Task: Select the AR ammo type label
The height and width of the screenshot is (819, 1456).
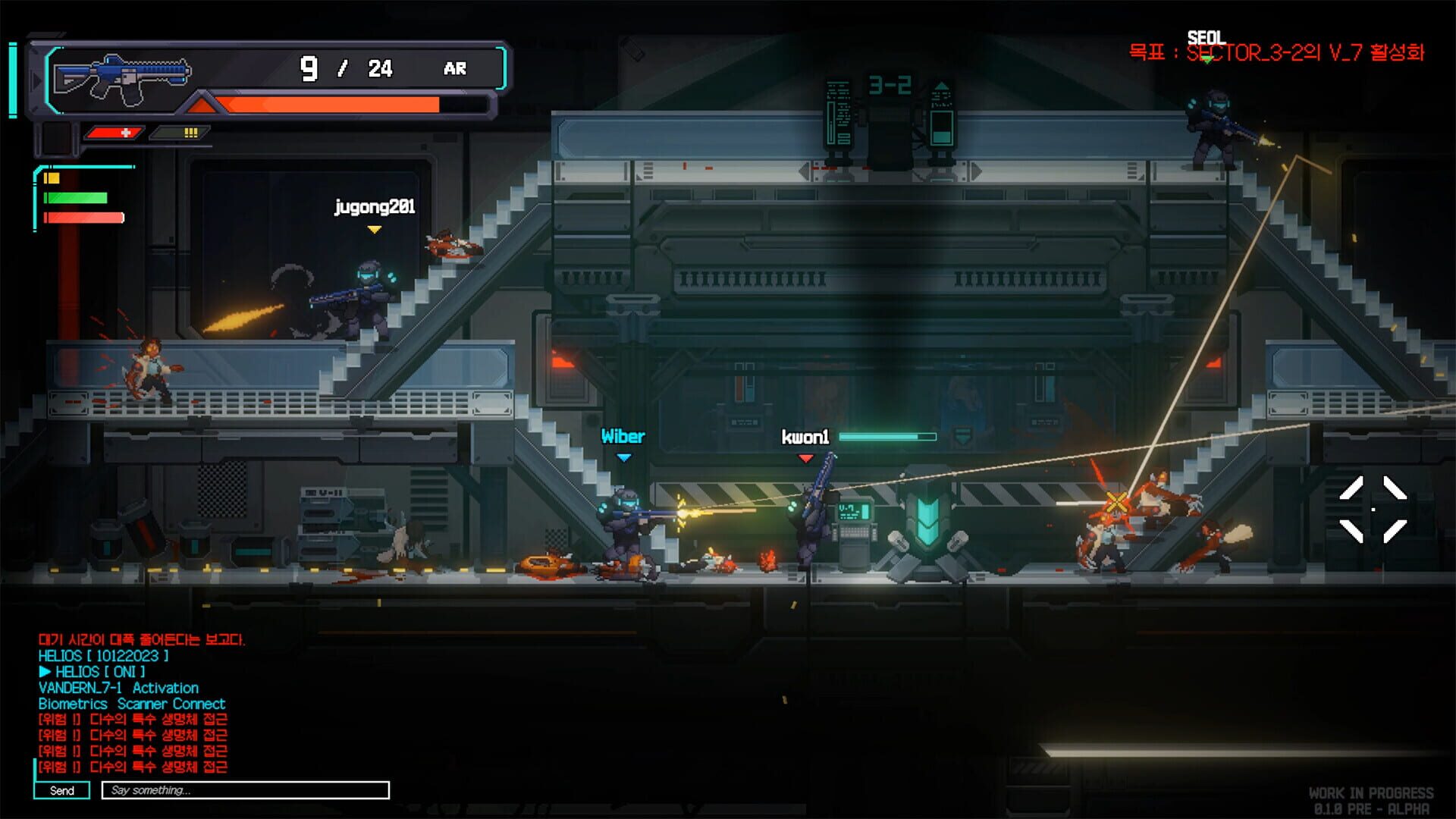Action: click(x=455, y=70)
